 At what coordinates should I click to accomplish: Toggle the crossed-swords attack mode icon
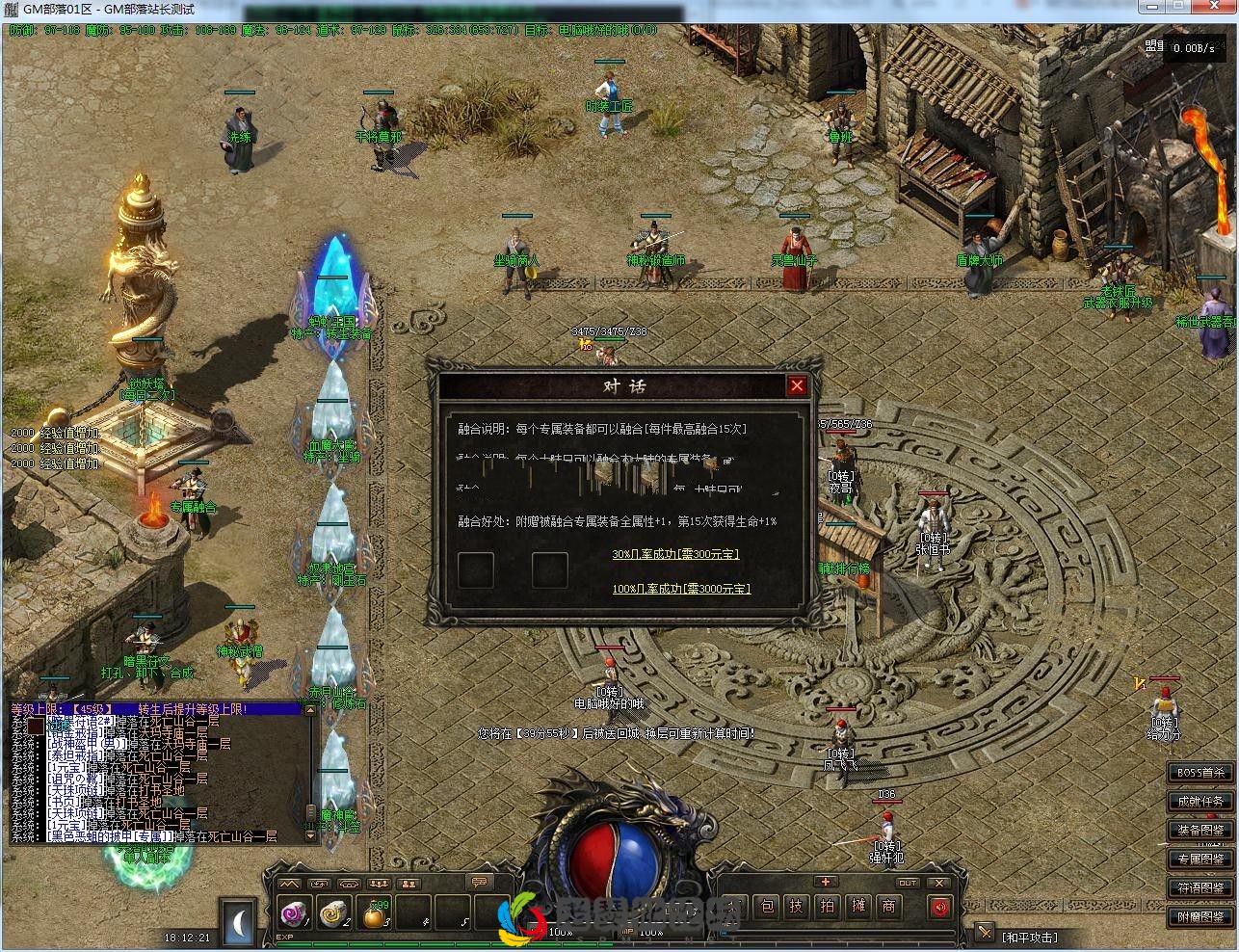[x=984, y=933]
